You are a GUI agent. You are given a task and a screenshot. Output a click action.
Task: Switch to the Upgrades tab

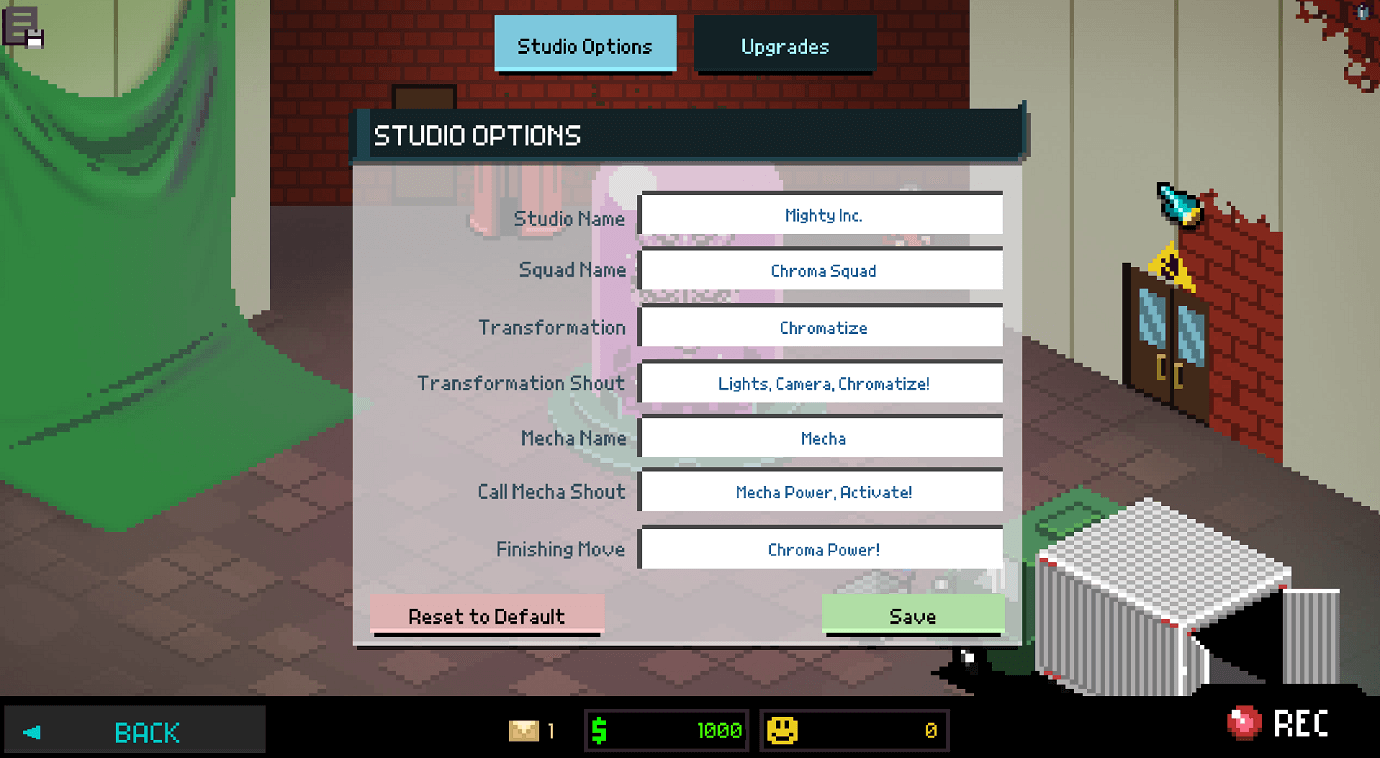[x=784, y=45]
